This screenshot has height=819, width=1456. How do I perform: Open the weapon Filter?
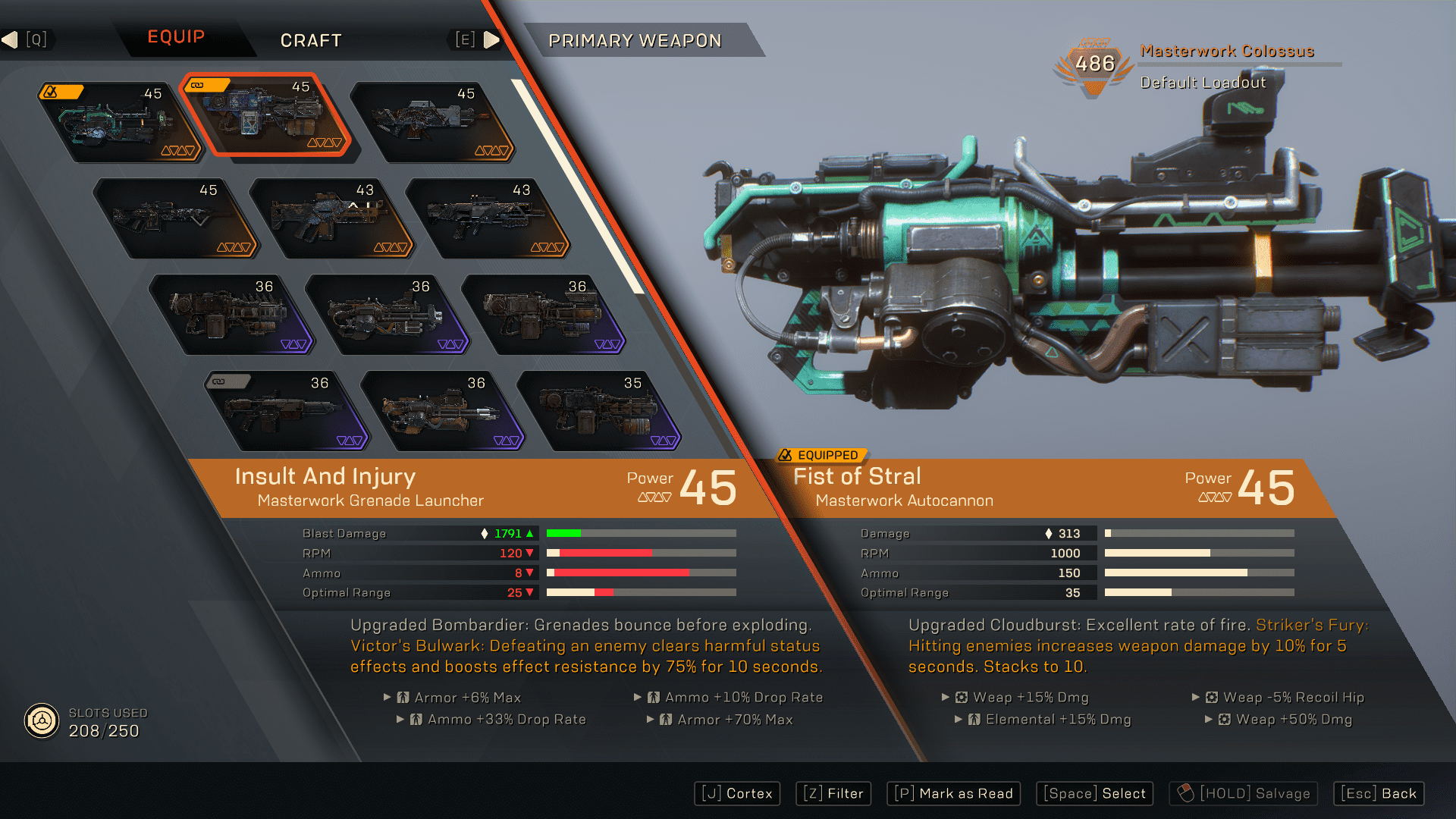click(x=833, y=793)
